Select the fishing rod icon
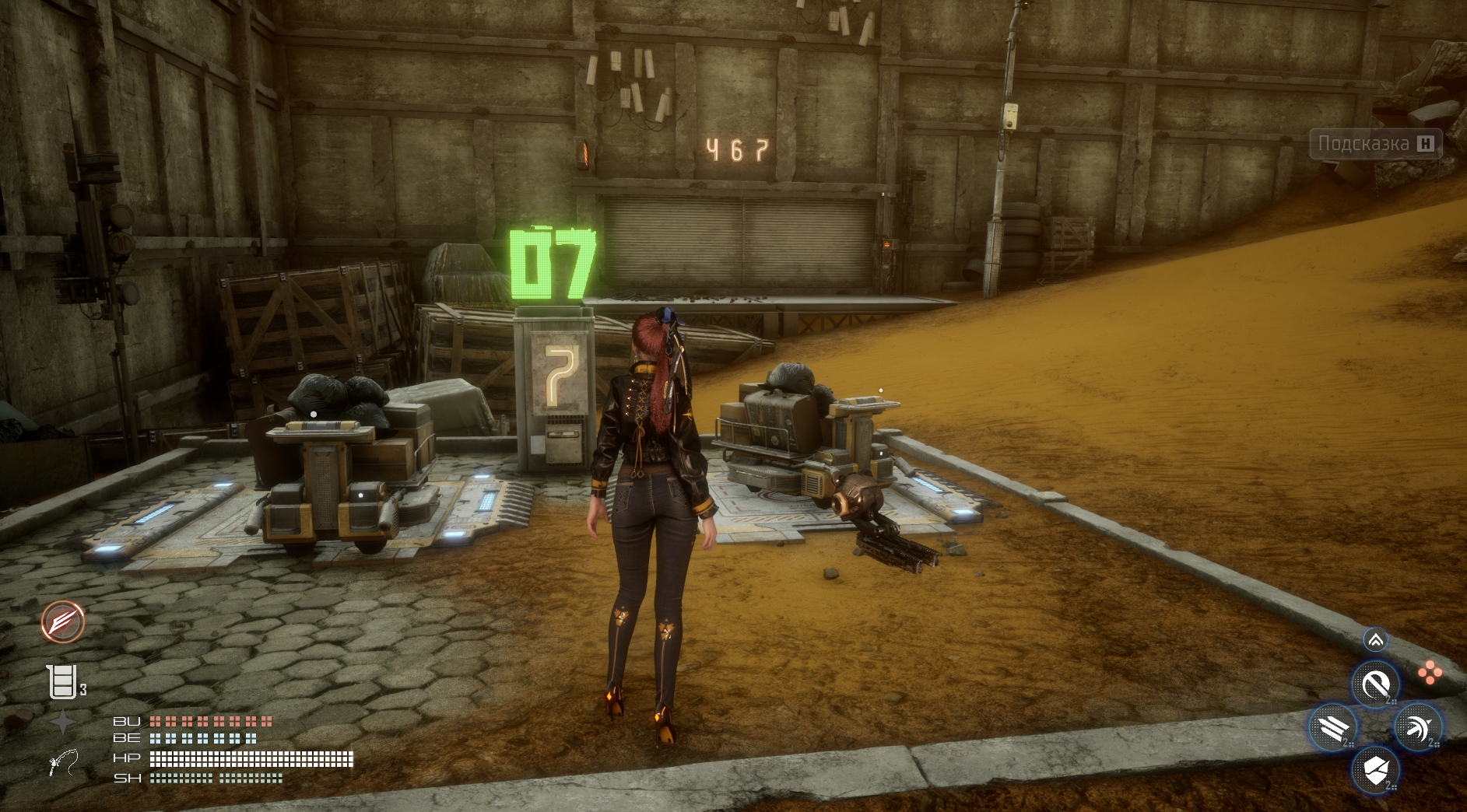This screenshot has height=812, width=1467. click(x=63, y=762)
